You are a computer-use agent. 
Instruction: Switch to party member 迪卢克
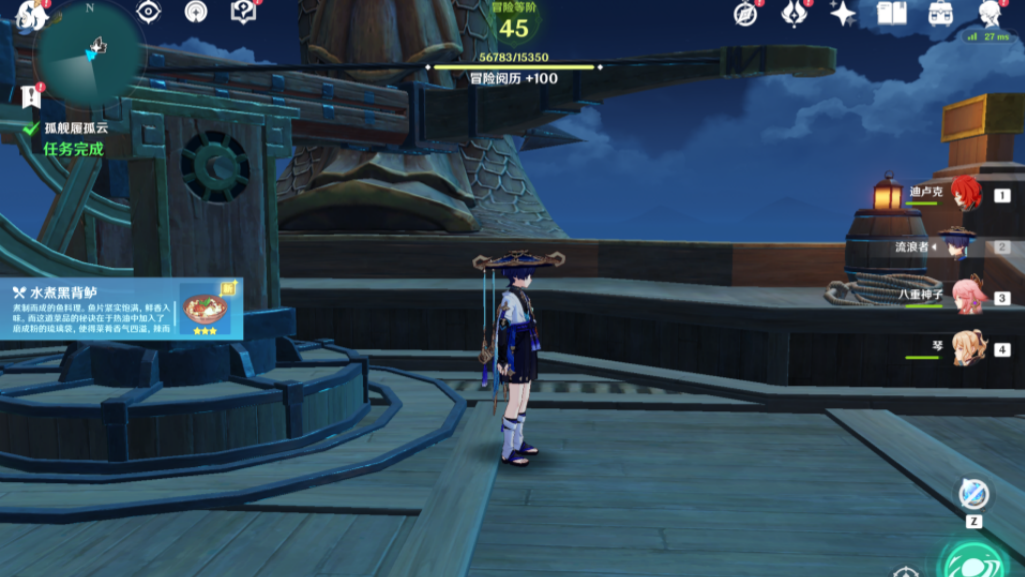964,194
